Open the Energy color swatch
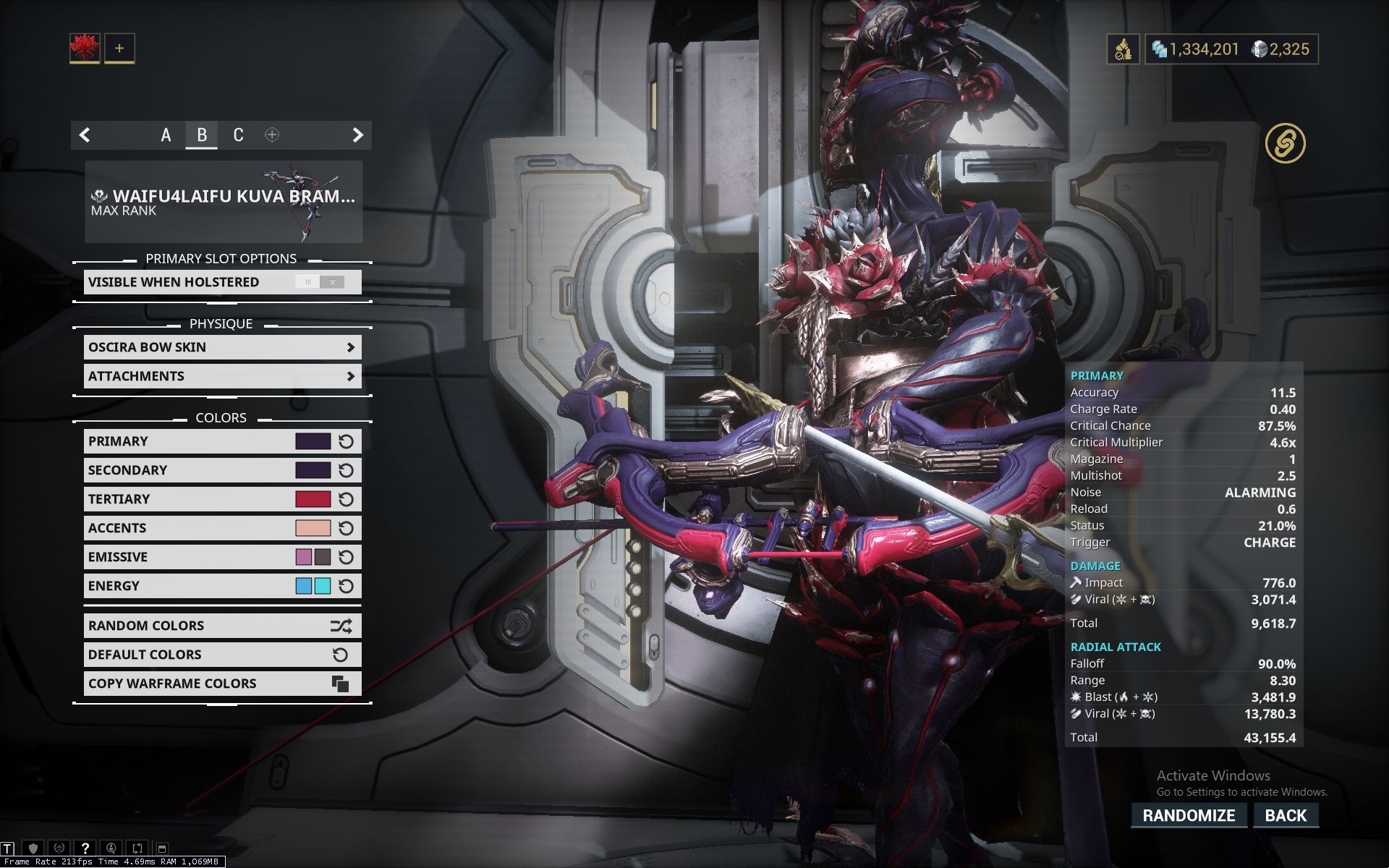The width and height of the screenshot is (1389, 868). tap(305, 586)
